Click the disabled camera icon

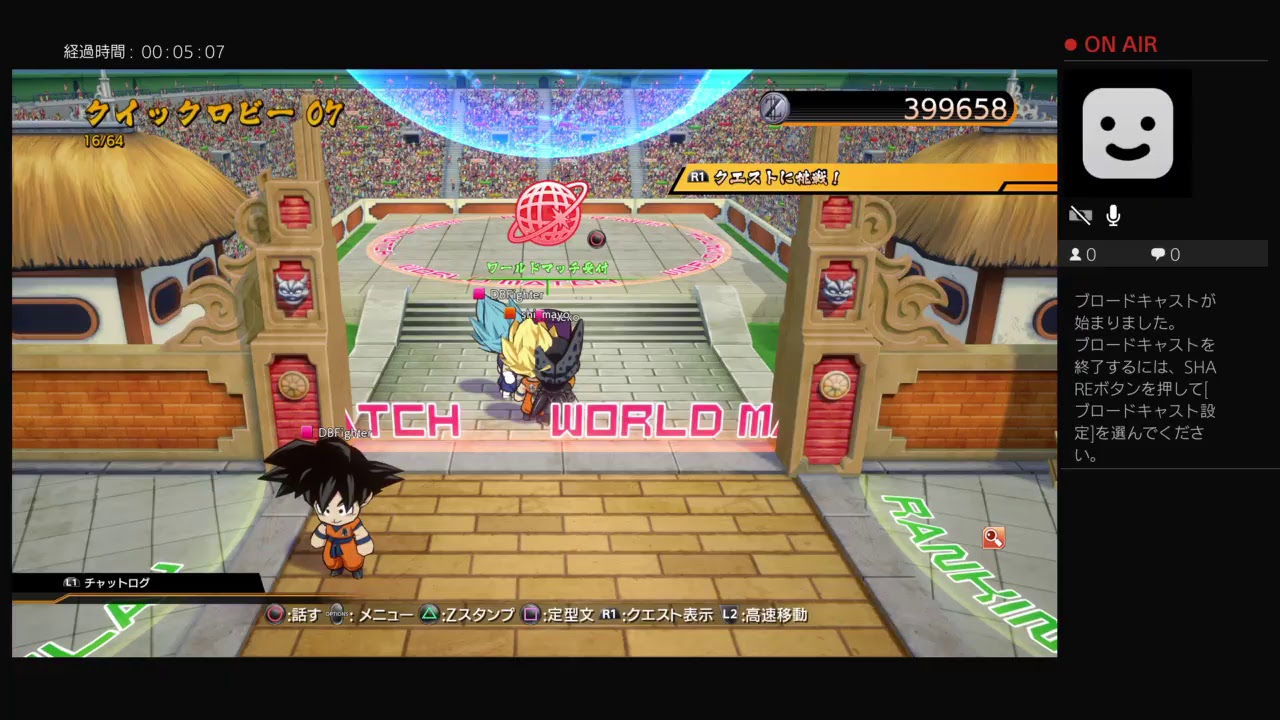[x=1080, y=215]
